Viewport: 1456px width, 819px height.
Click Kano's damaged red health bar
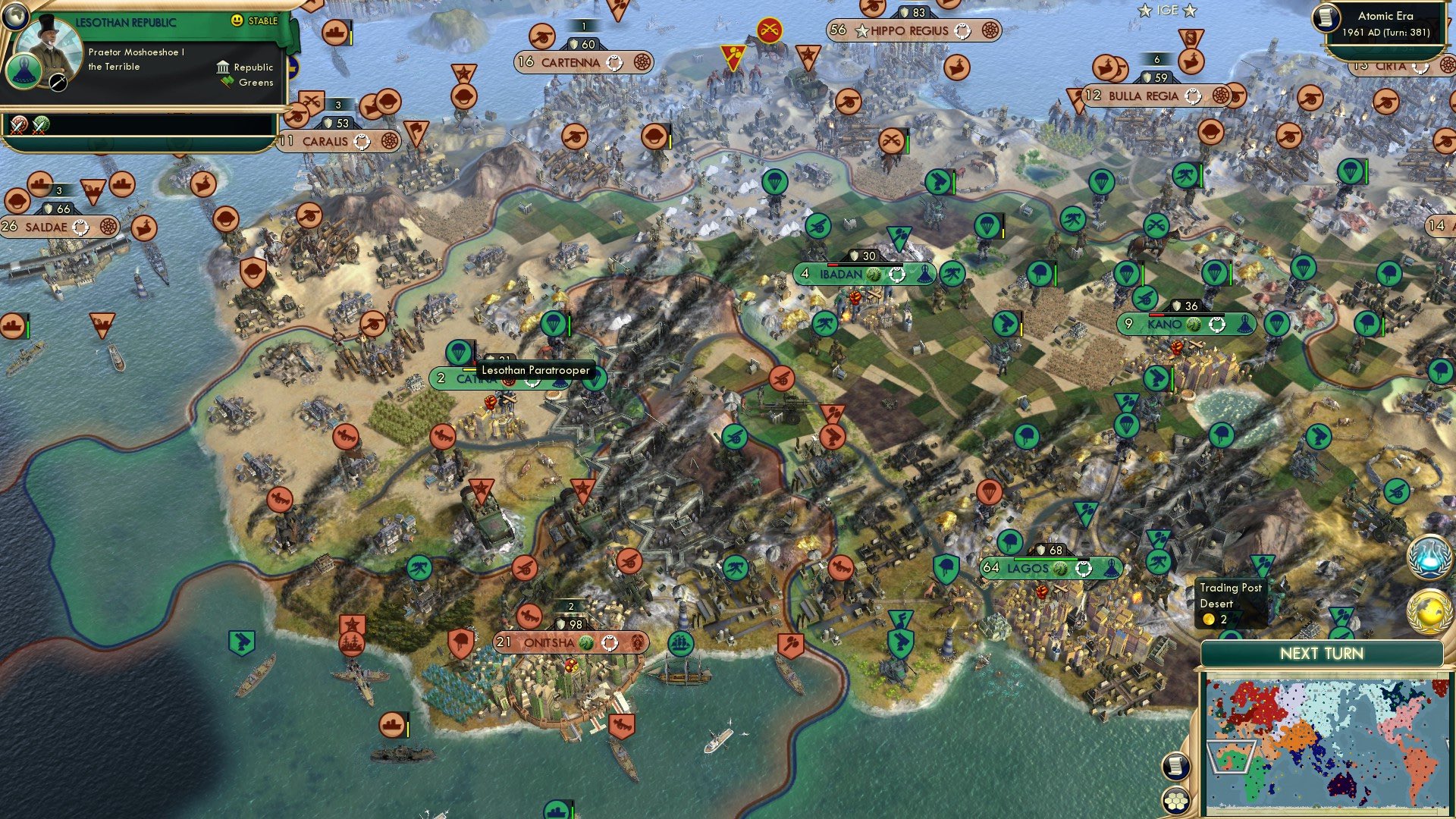pyautogui.click(x=1156, y=315)
